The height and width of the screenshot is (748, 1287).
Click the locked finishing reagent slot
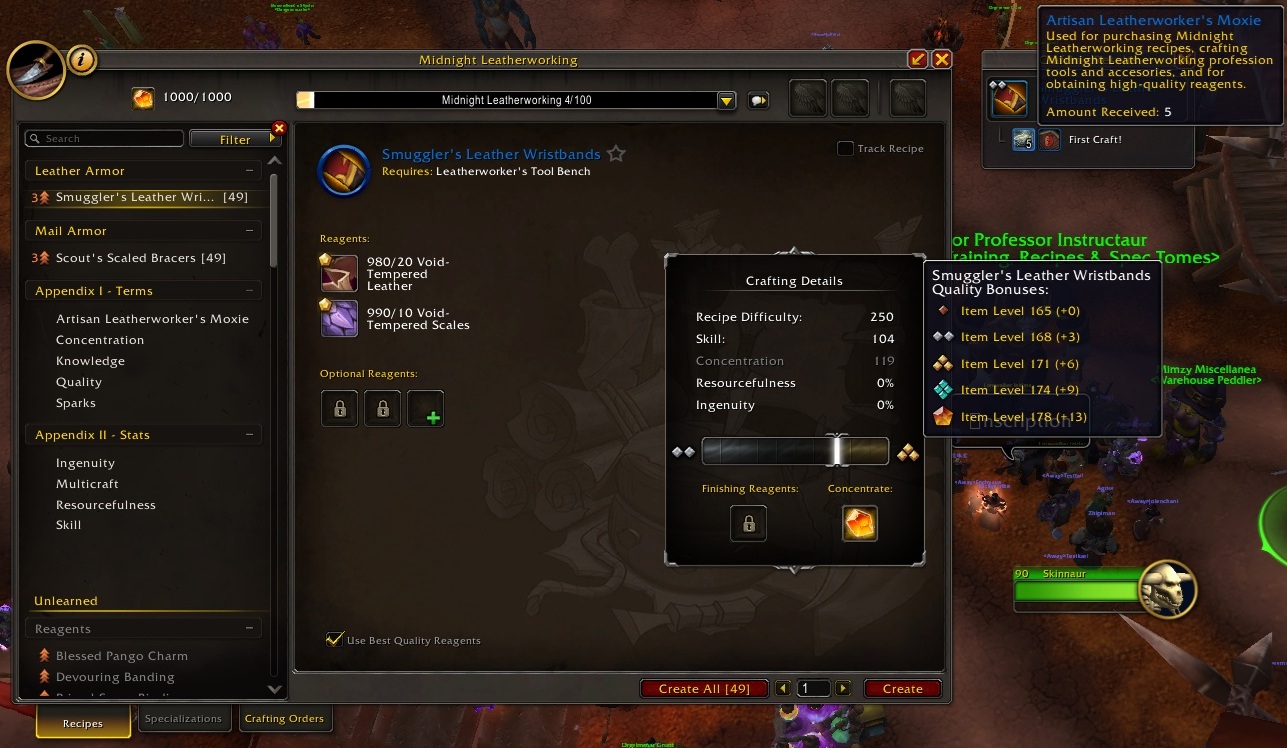coord(748,523)
